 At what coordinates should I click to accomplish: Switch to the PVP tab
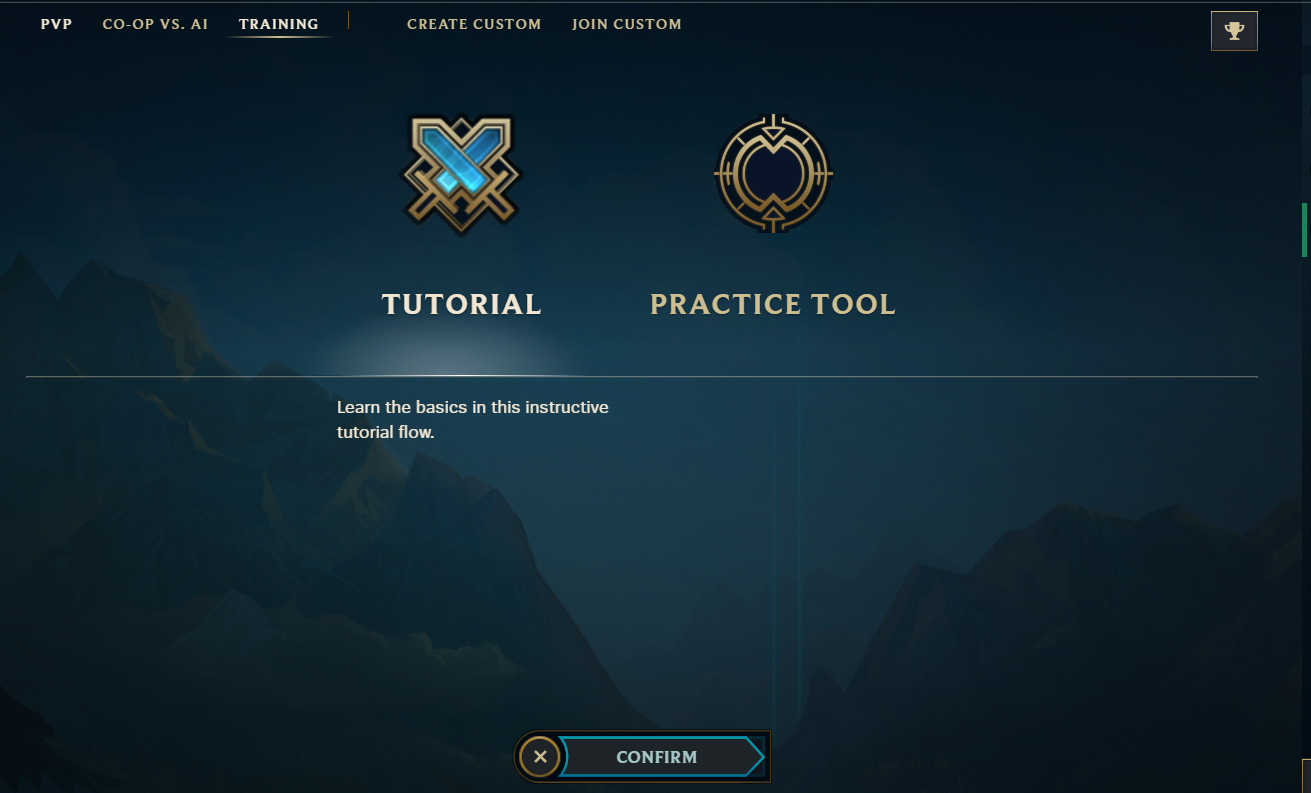(x=56, y=24)
